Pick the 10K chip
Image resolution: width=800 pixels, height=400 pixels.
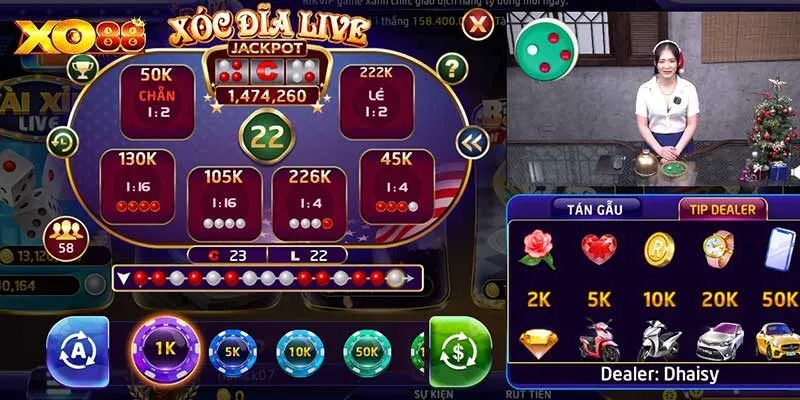click(x=300, y=352)
